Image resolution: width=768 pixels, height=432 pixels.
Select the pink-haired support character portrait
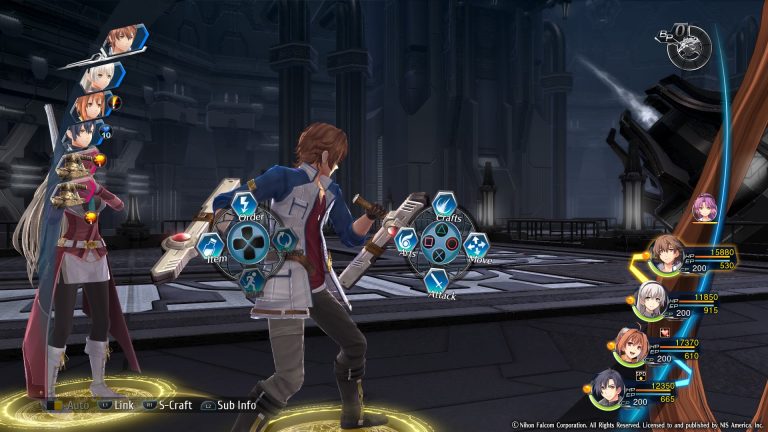(704, 208)
